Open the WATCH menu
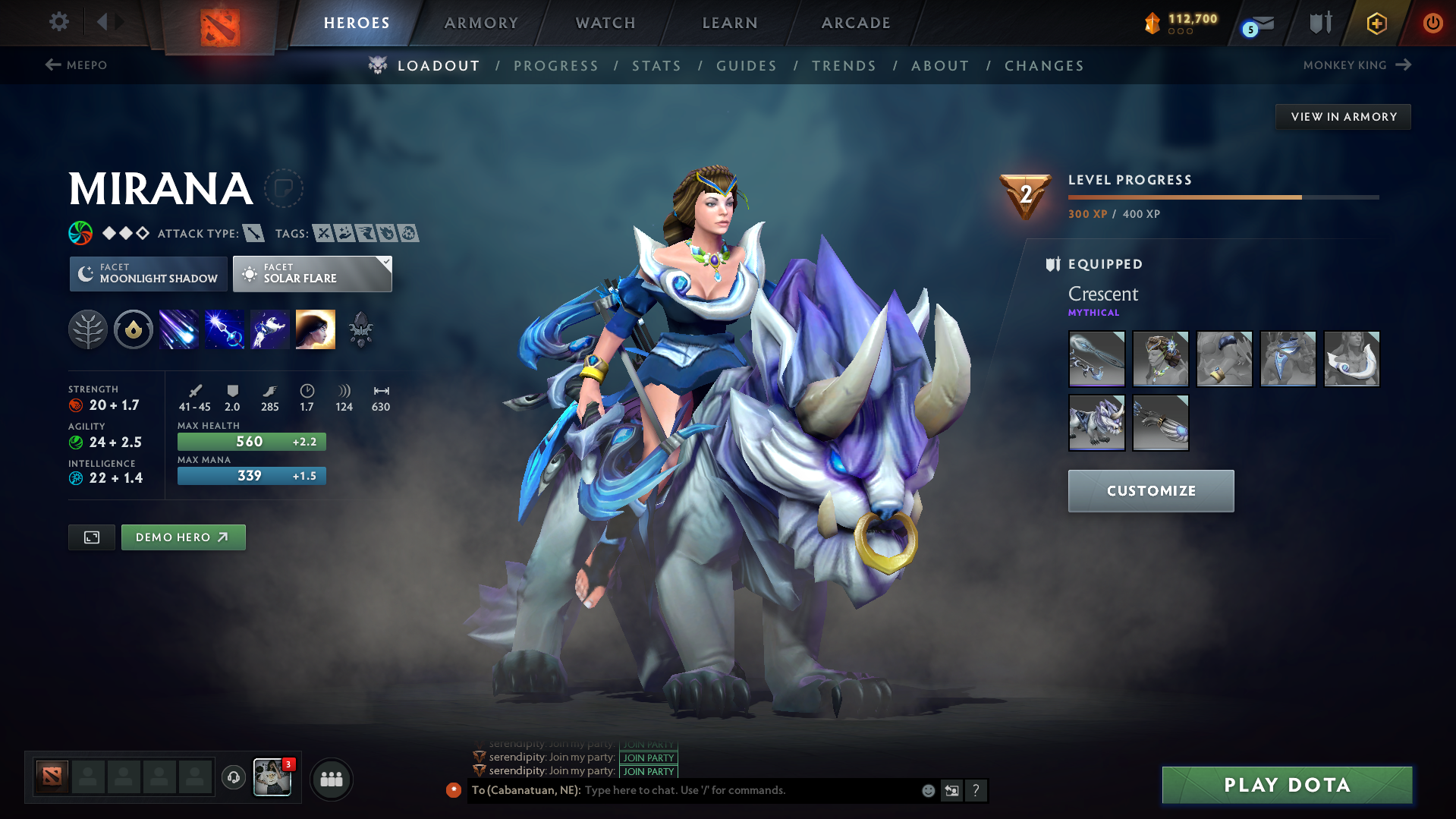Viewport: 1456px width, 819px height. click(605, 23)
